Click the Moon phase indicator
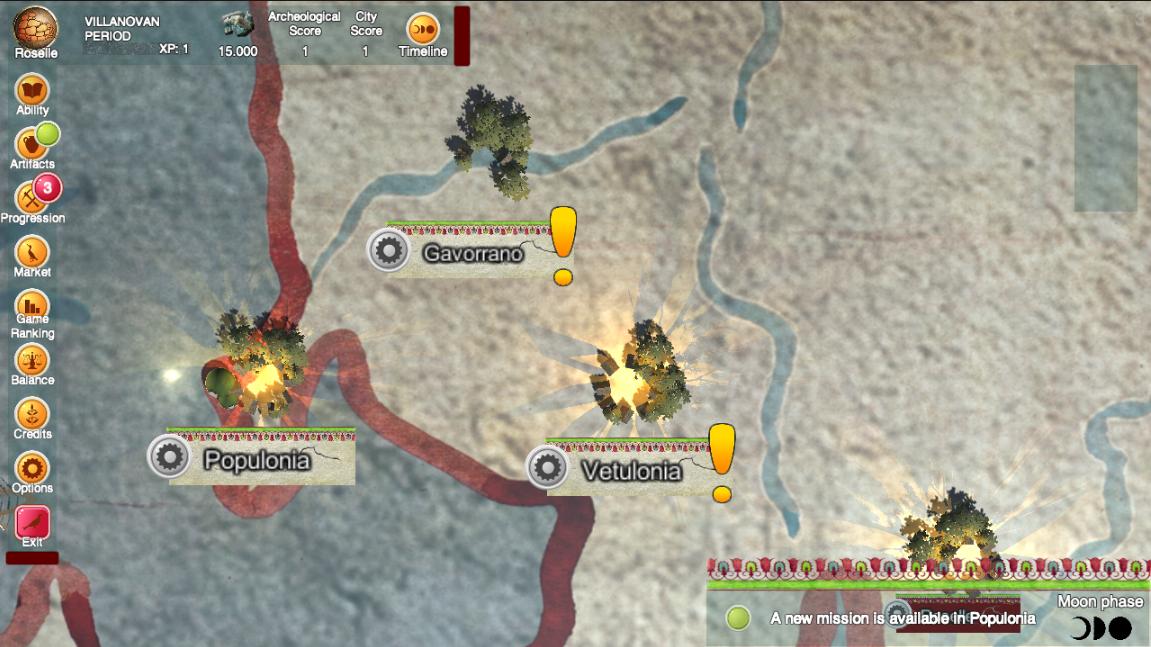 [1100, 628]
